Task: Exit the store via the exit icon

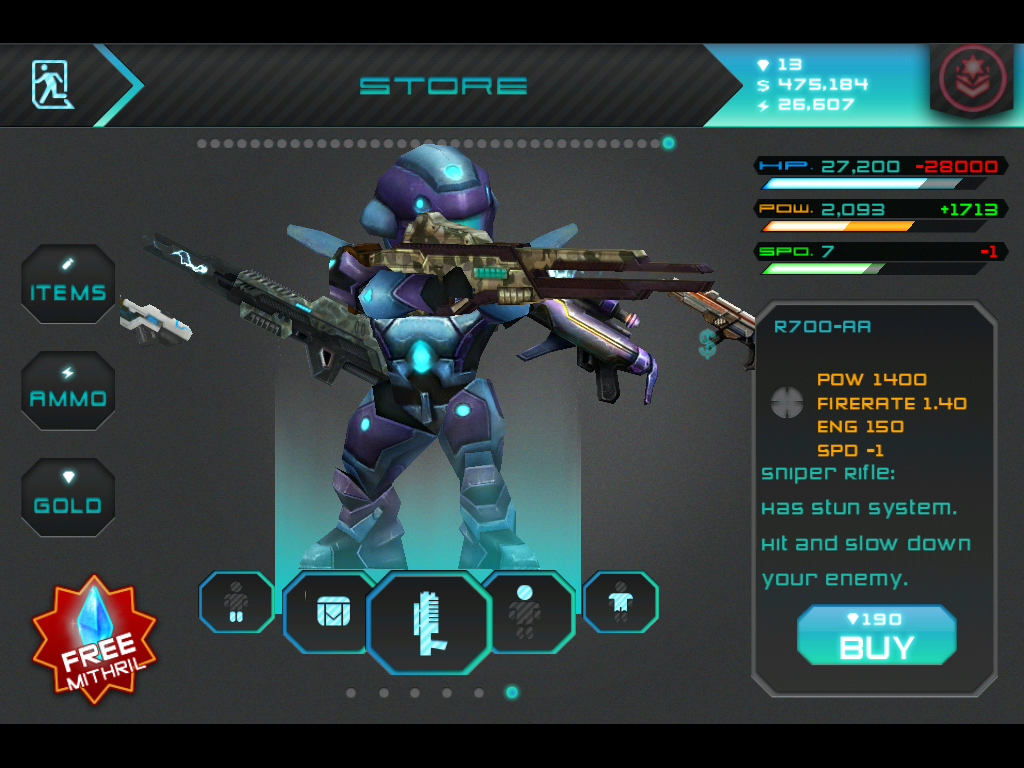Action: (x=53, y=84)
